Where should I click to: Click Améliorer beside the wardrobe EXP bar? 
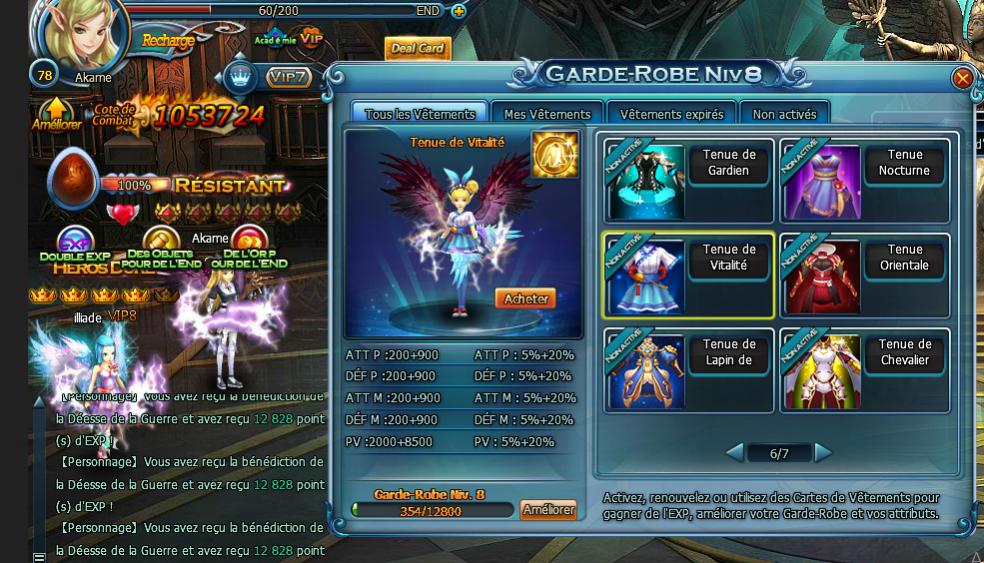[x=549, y=510]
